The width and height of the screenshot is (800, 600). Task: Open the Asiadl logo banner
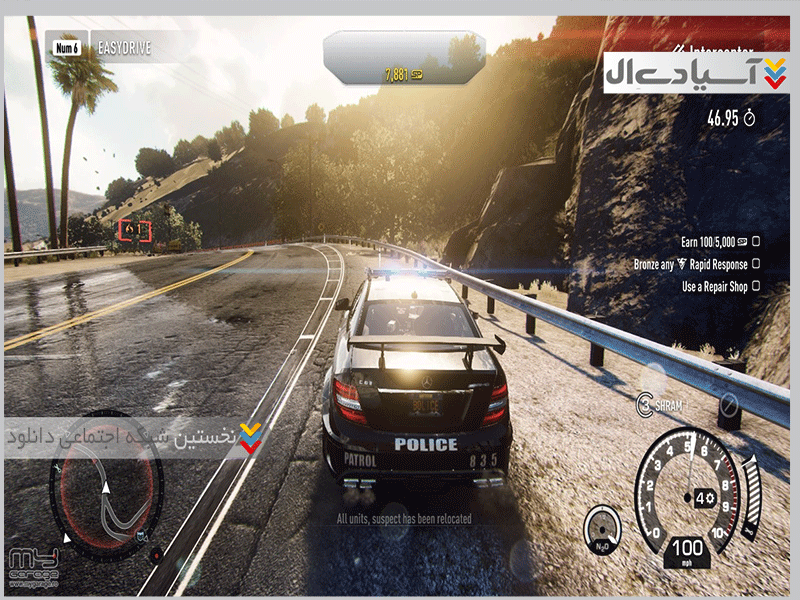[x=695, y=73]
